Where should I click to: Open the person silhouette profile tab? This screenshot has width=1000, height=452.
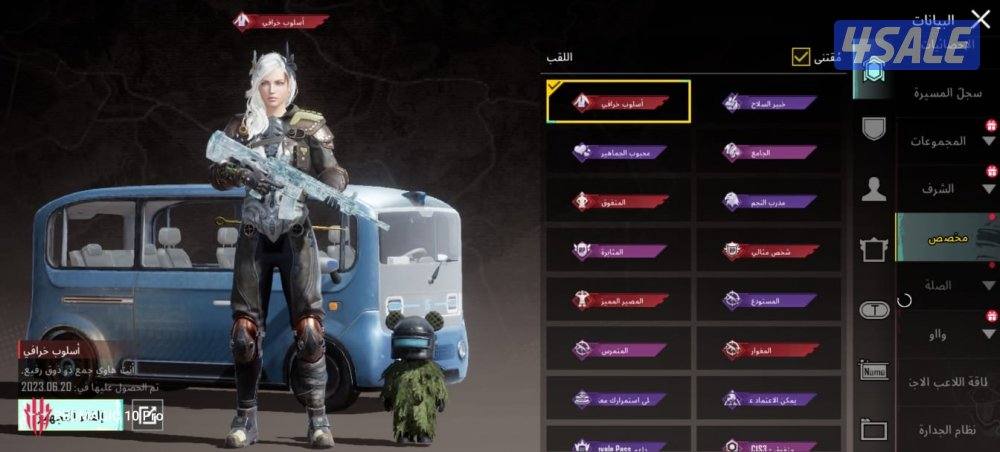click(874, 189)
